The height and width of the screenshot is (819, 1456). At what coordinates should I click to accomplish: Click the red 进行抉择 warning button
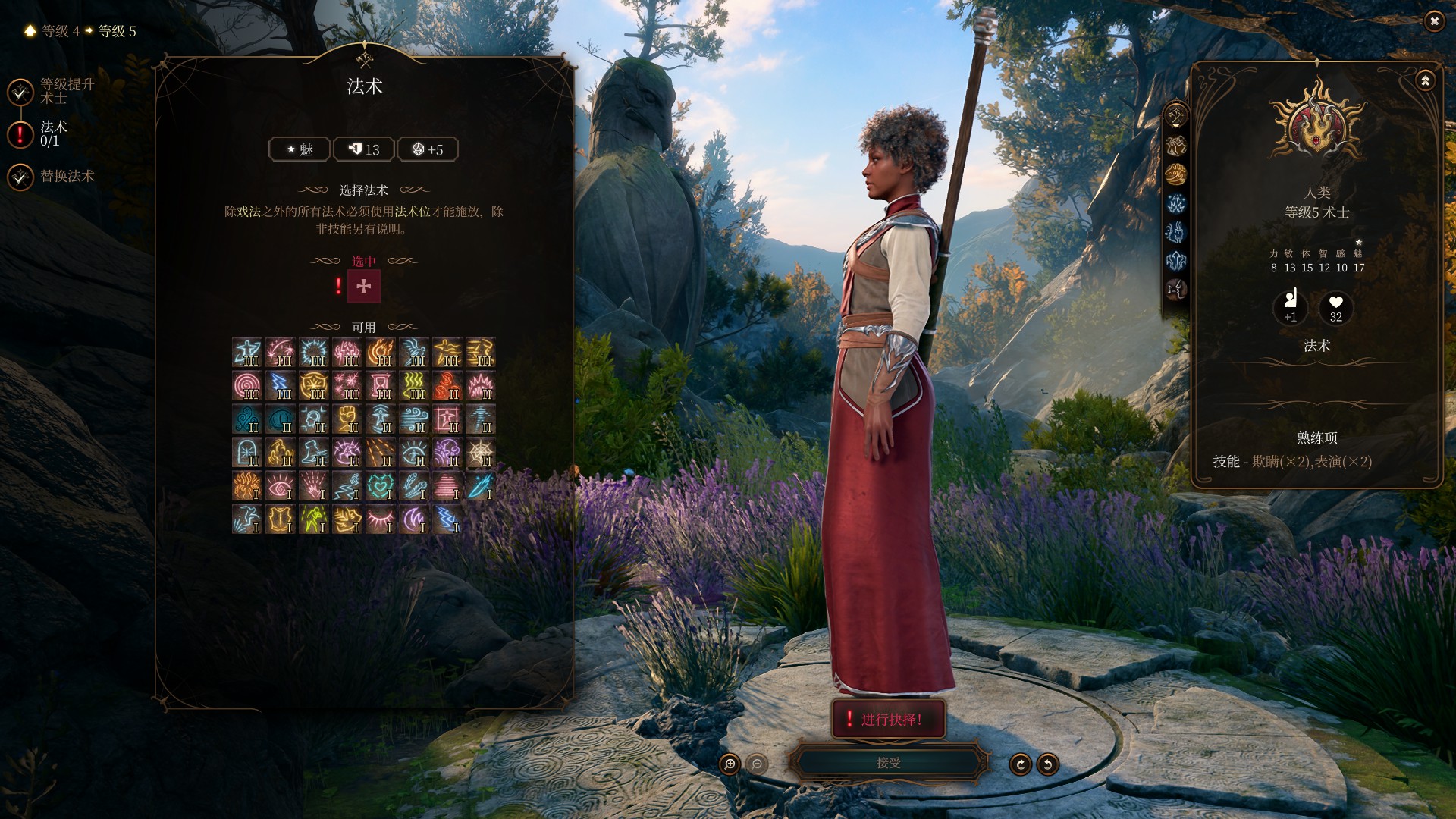coord(889,719)
